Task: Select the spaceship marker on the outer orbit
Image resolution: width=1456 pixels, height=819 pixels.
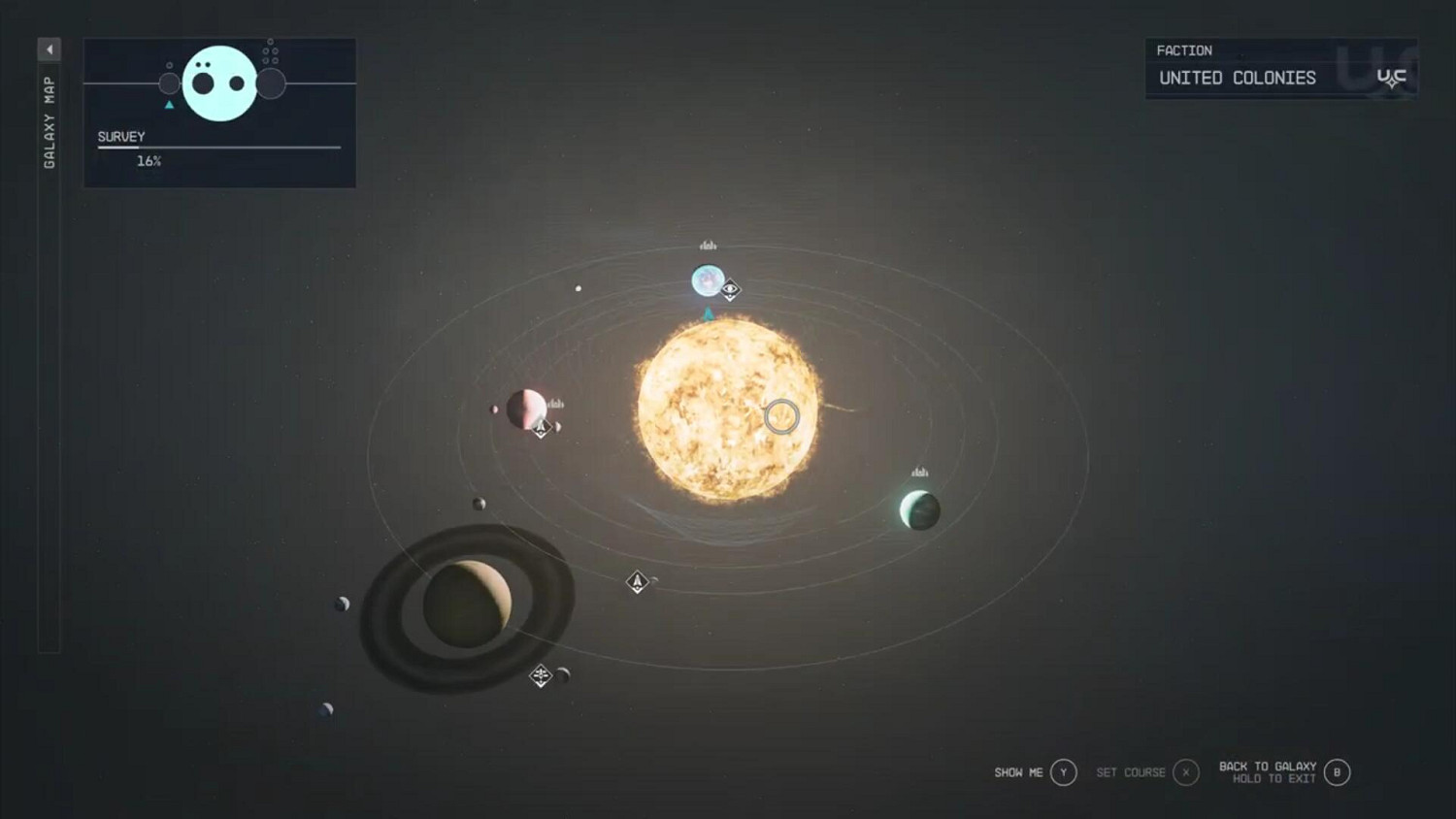Action: click(638, 581)
